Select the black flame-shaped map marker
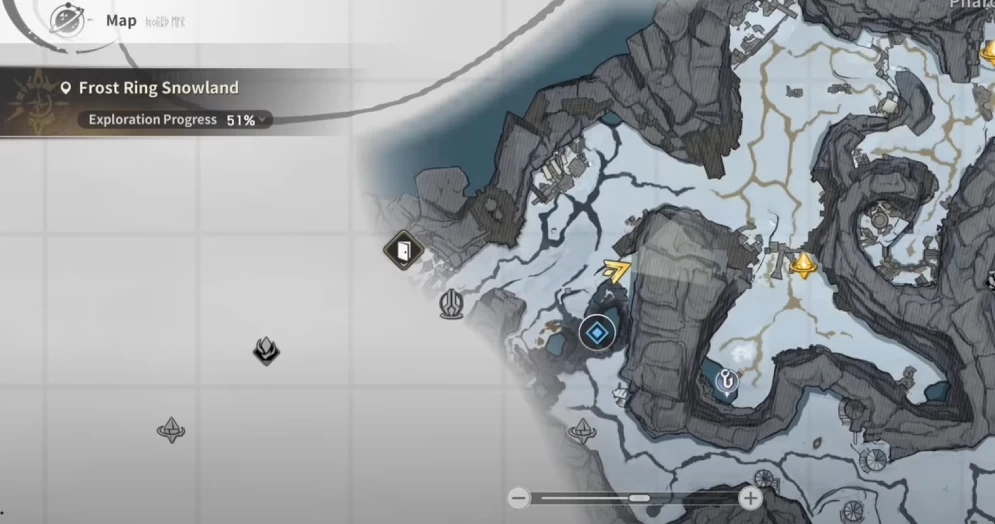Viewport: 995px width, 524px height. tap(265, 350)
